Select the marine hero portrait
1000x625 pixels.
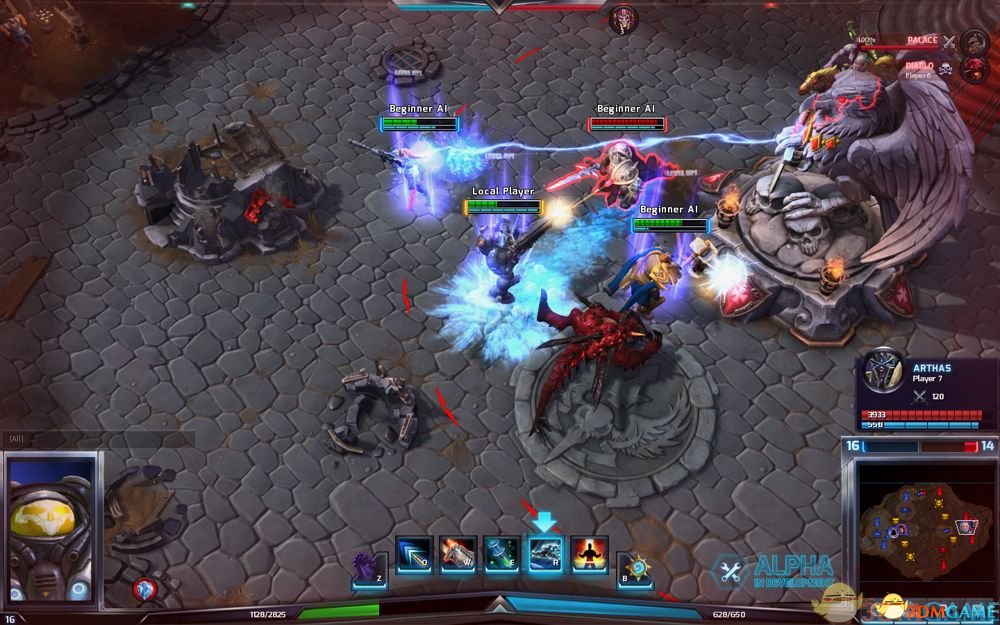pos(51,527)
